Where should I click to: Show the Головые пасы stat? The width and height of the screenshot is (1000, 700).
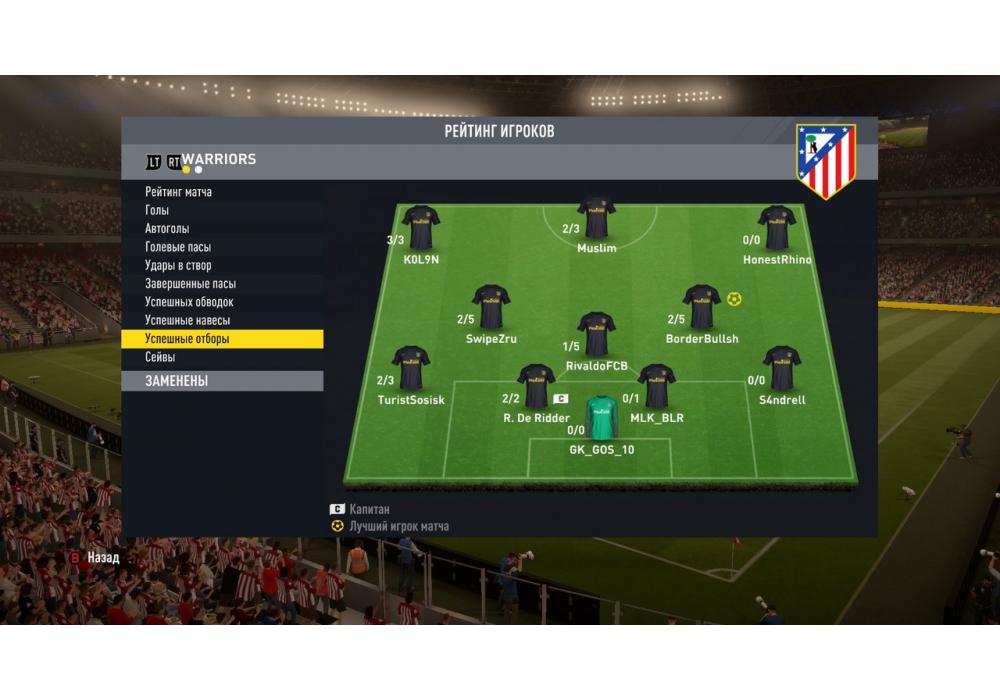pos(178,247)
